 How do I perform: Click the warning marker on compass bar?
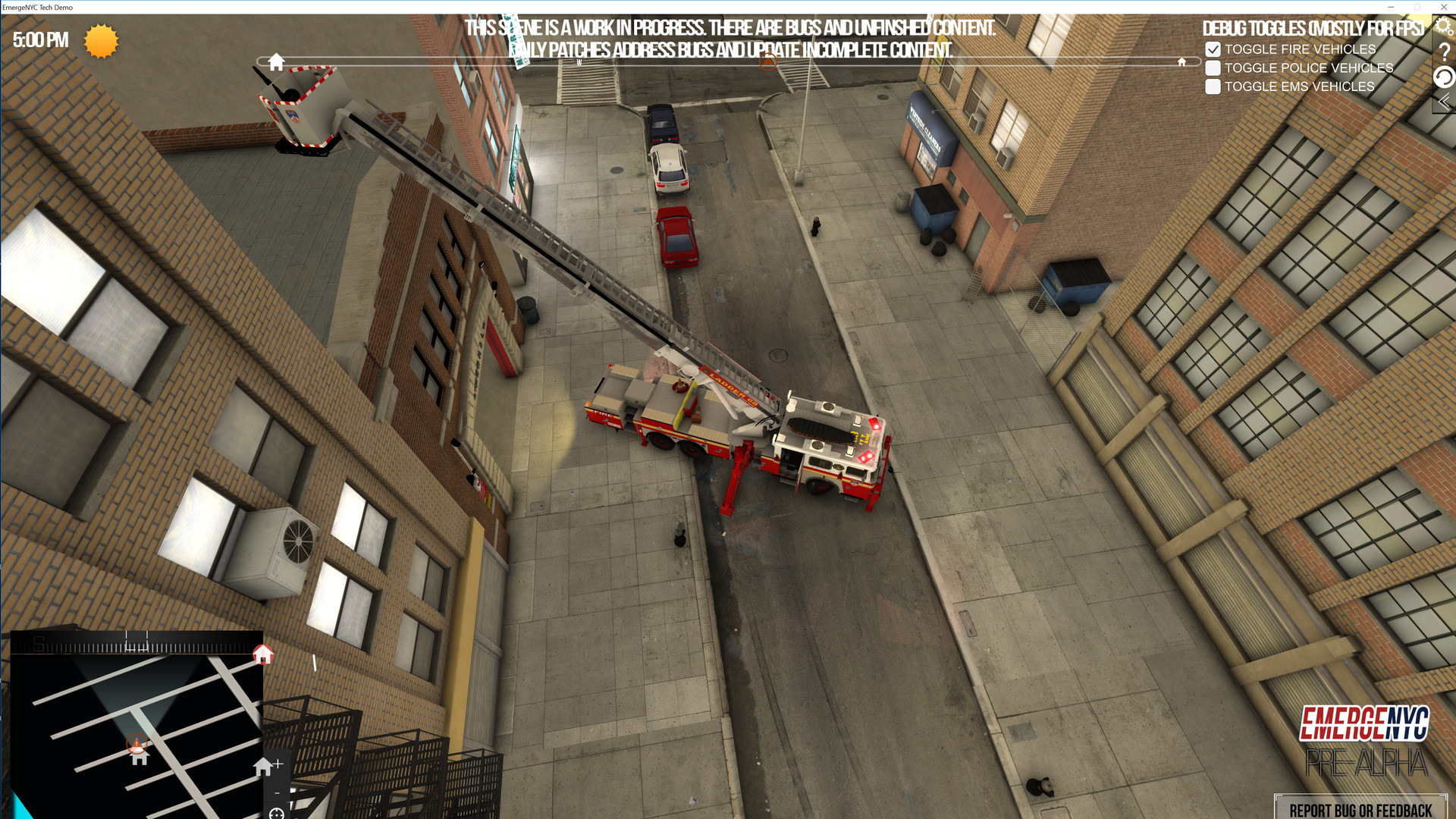[x=767, y=62]
